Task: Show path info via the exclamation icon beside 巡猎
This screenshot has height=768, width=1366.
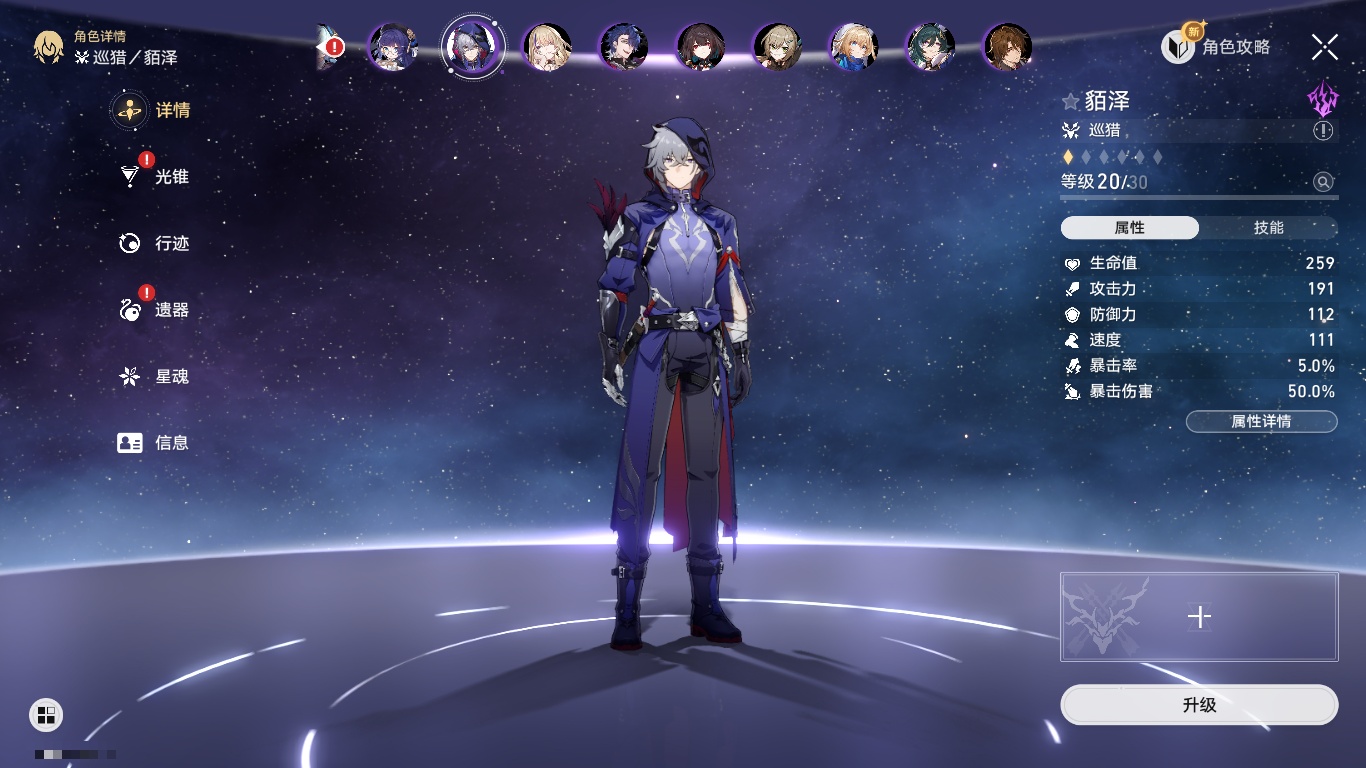Action: point(1323,131)
